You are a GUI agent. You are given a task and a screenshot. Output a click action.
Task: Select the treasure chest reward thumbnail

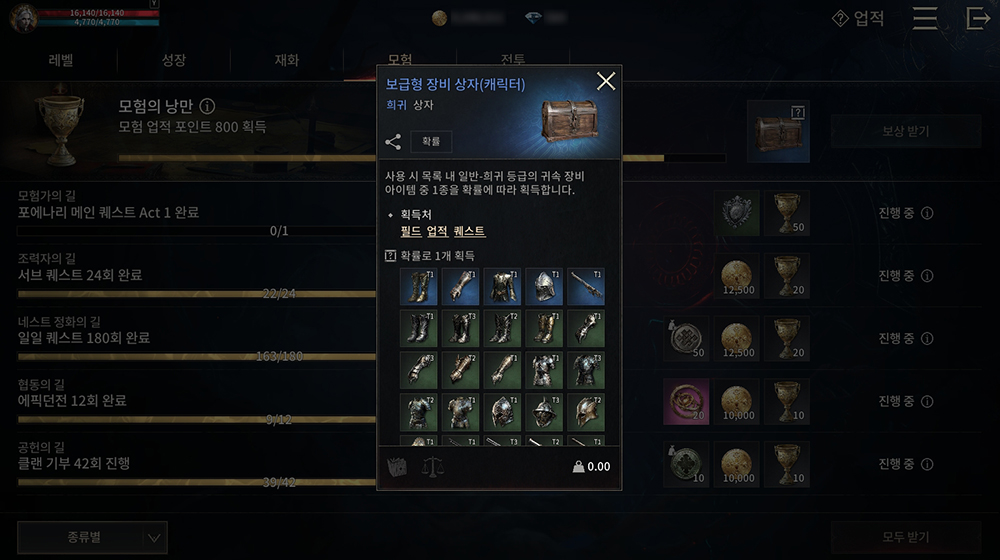tap(778, 131)
